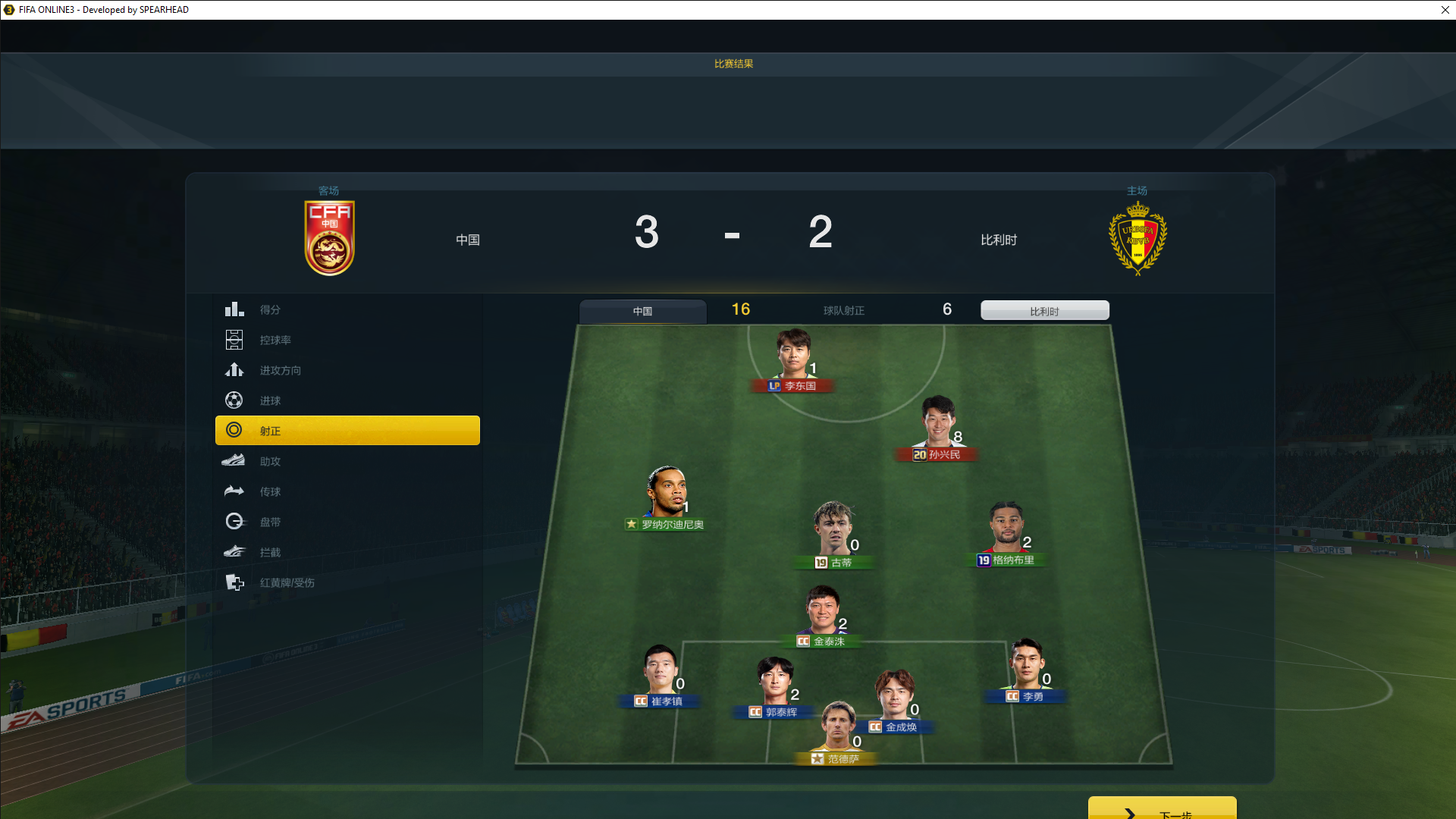Image resolution: width=1456 pixels, height=819 pixels.
Task: Switch to the 比利时 team tab
Action: pos(1044,311)
